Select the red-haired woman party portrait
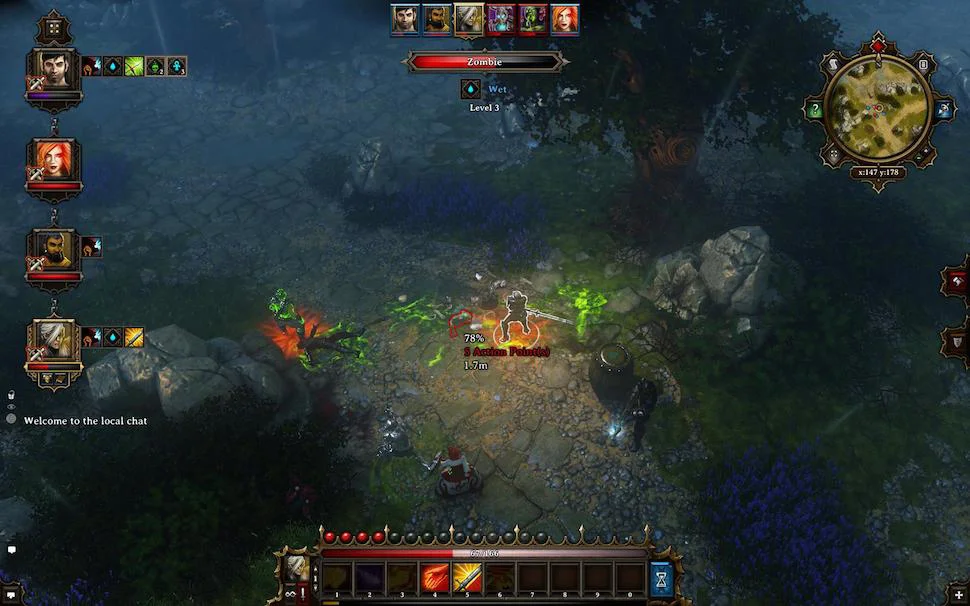Image resolution: width=970 pixels, height=606 pixels. click(x=54, y=160)
